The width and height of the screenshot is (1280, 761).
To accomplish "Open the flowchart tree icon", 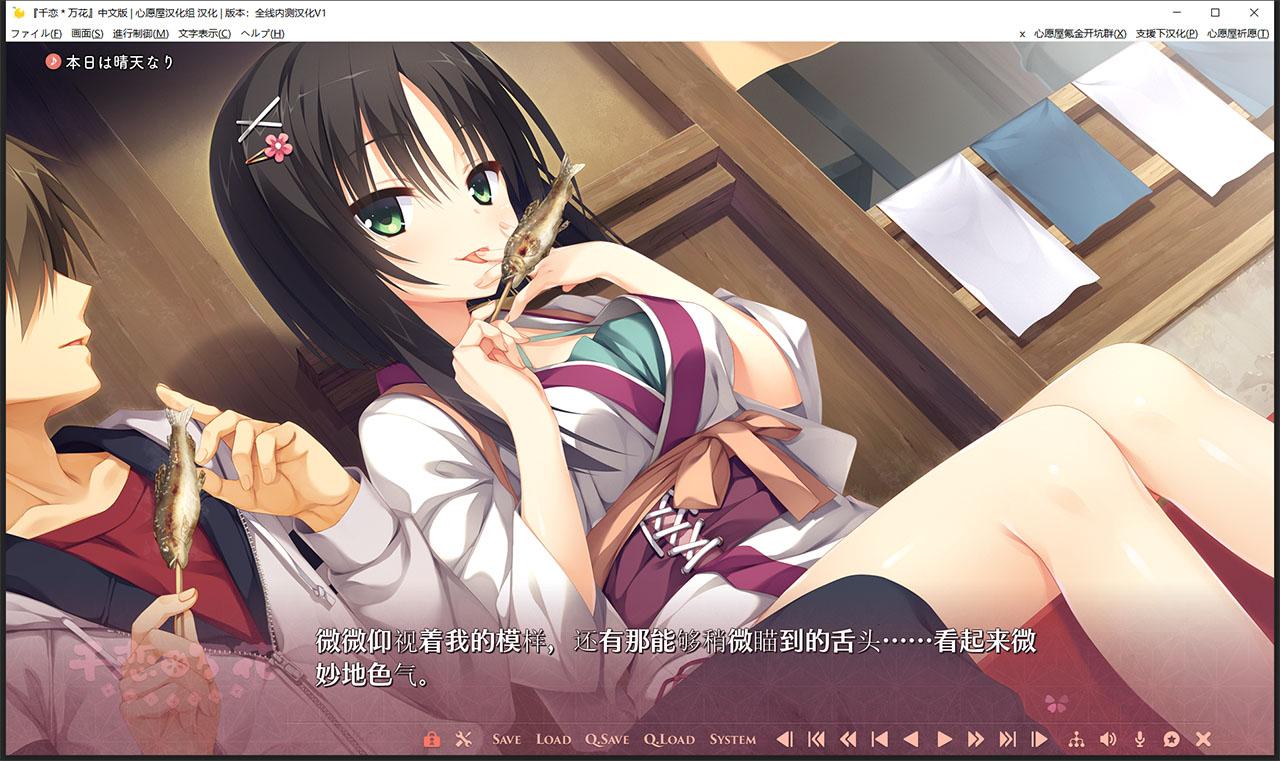I will 1076,740.
